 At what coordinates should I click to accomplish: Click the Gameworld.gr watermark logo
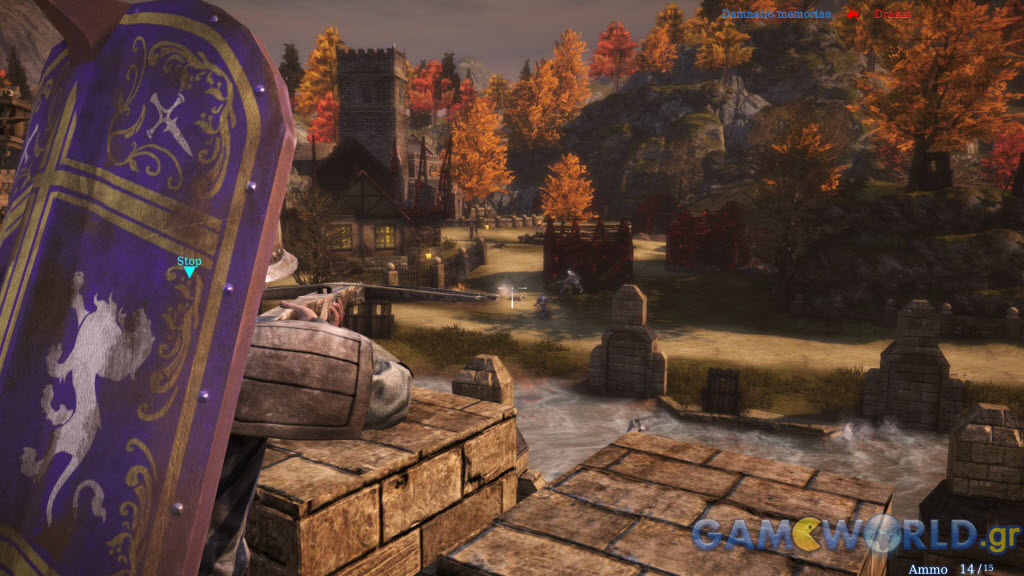click(855, 533)
